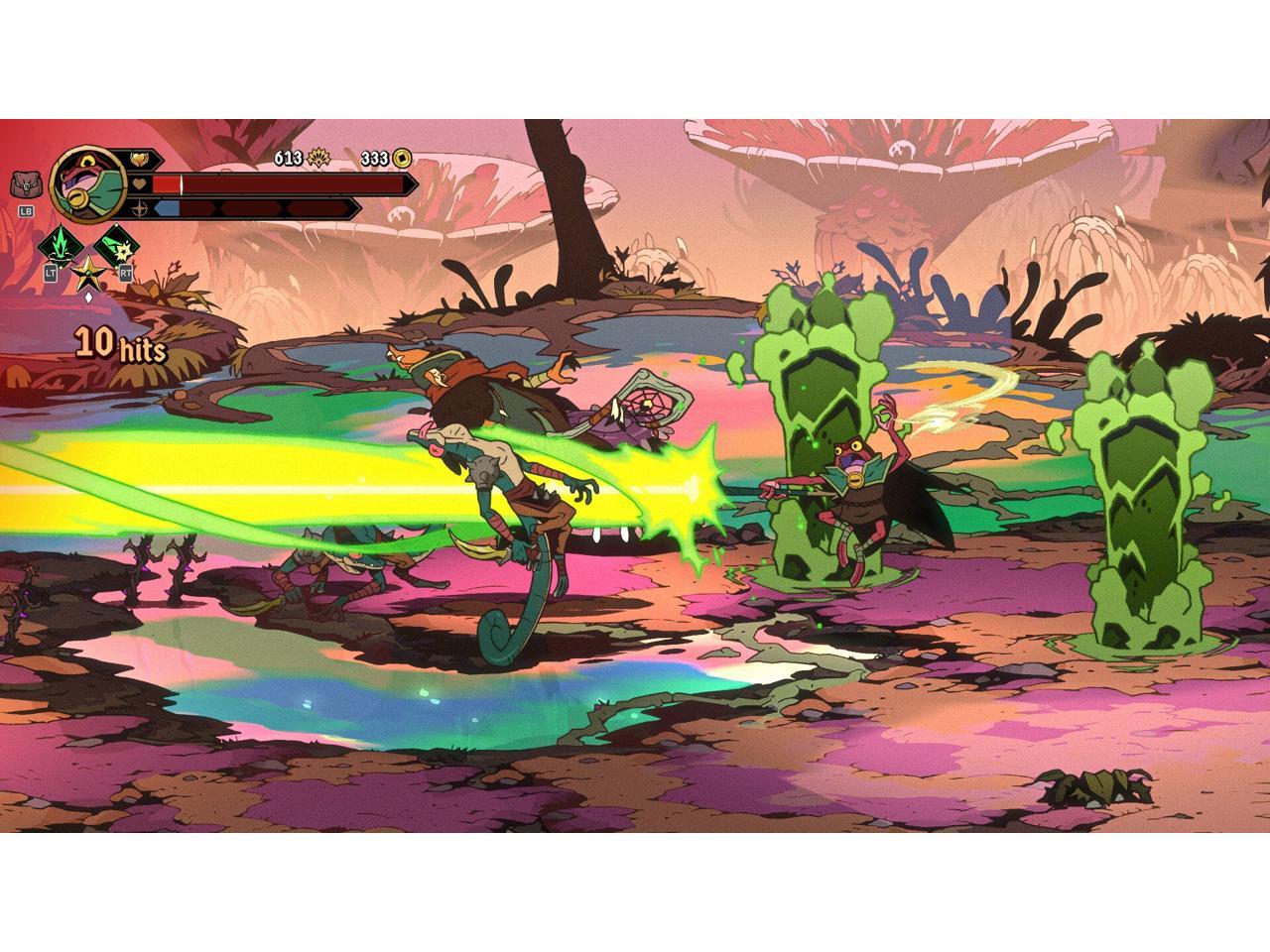Click the golden heart armor badge
This screenshot has height=952, width=1270.
click(138, 159)
